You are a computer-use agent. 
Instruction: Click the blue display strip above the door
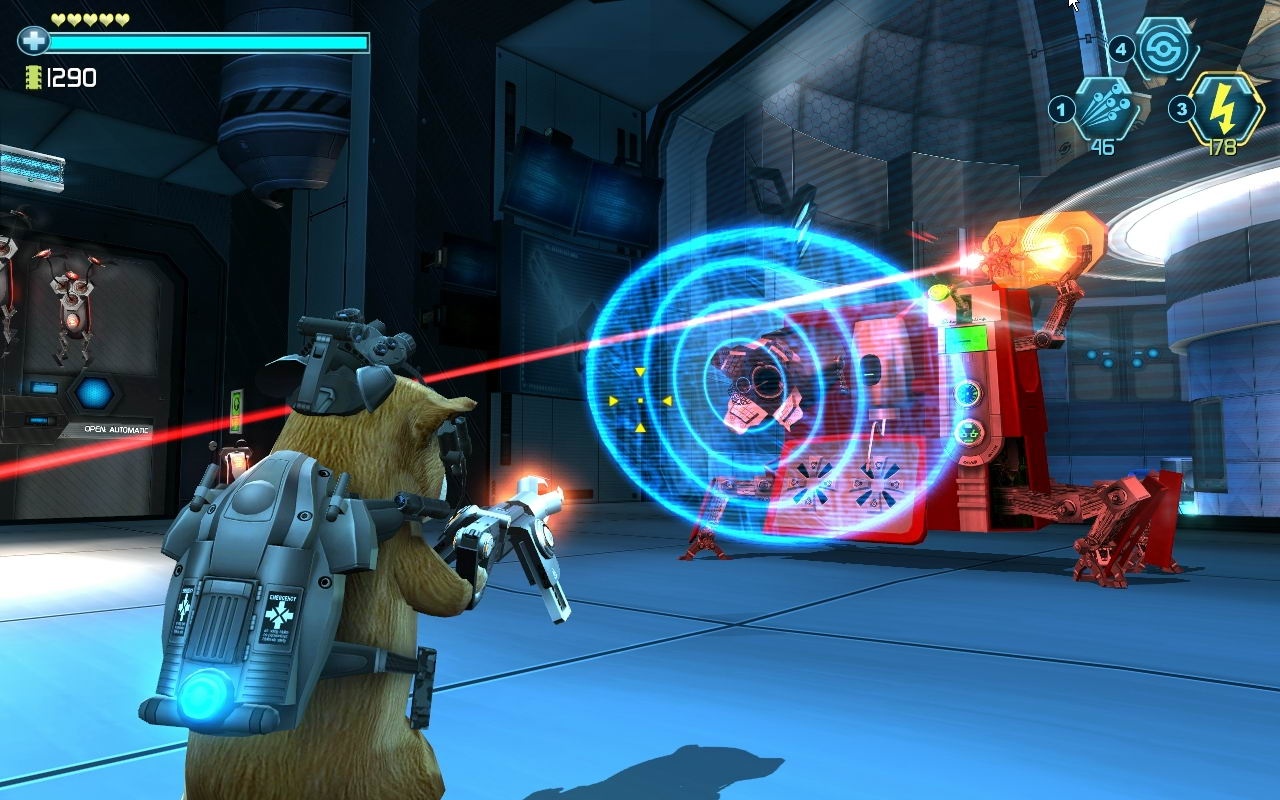point(30,170)
